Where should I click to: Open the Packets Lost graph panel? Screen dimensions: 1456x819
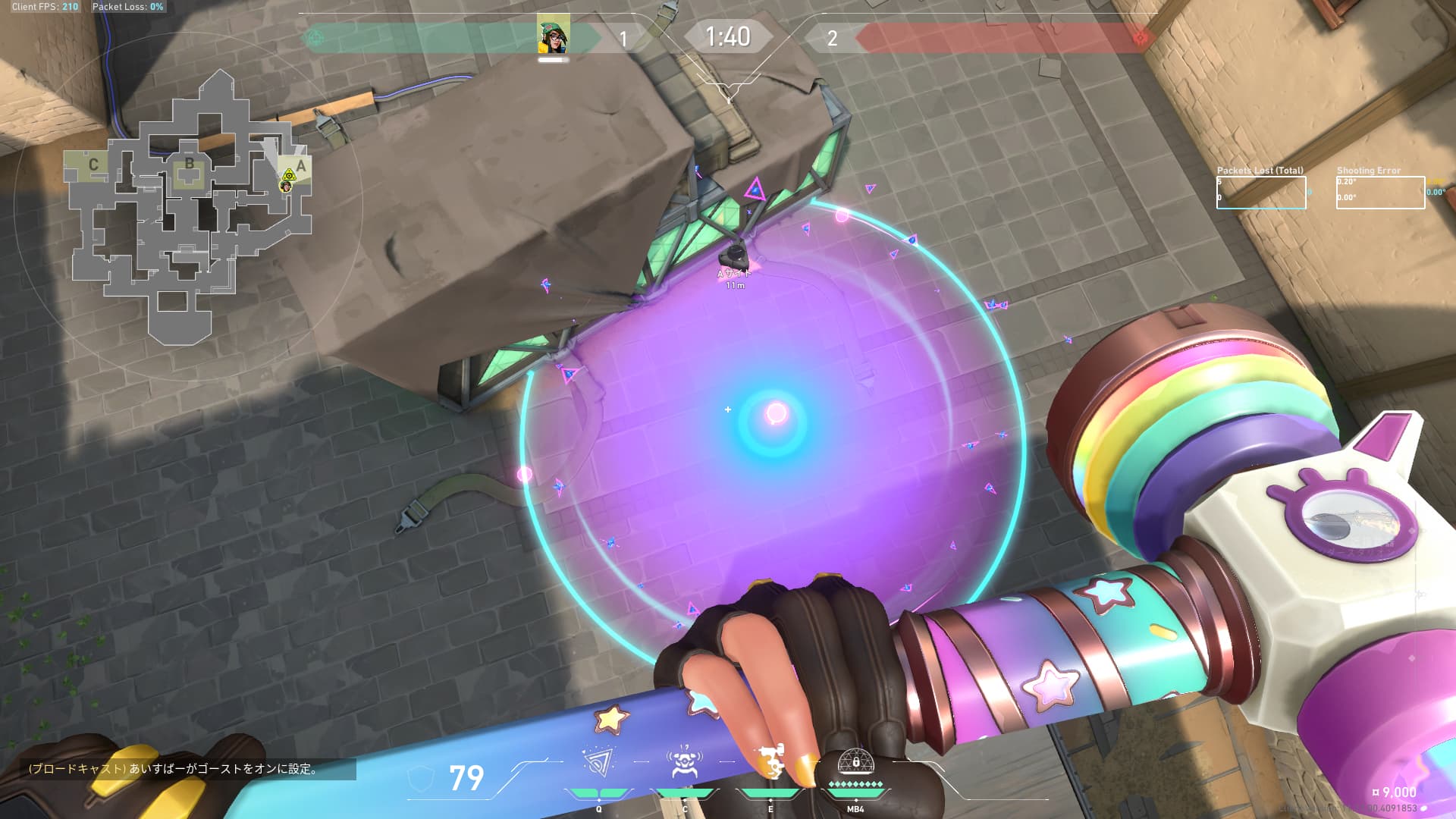[x=1261, y=193]
